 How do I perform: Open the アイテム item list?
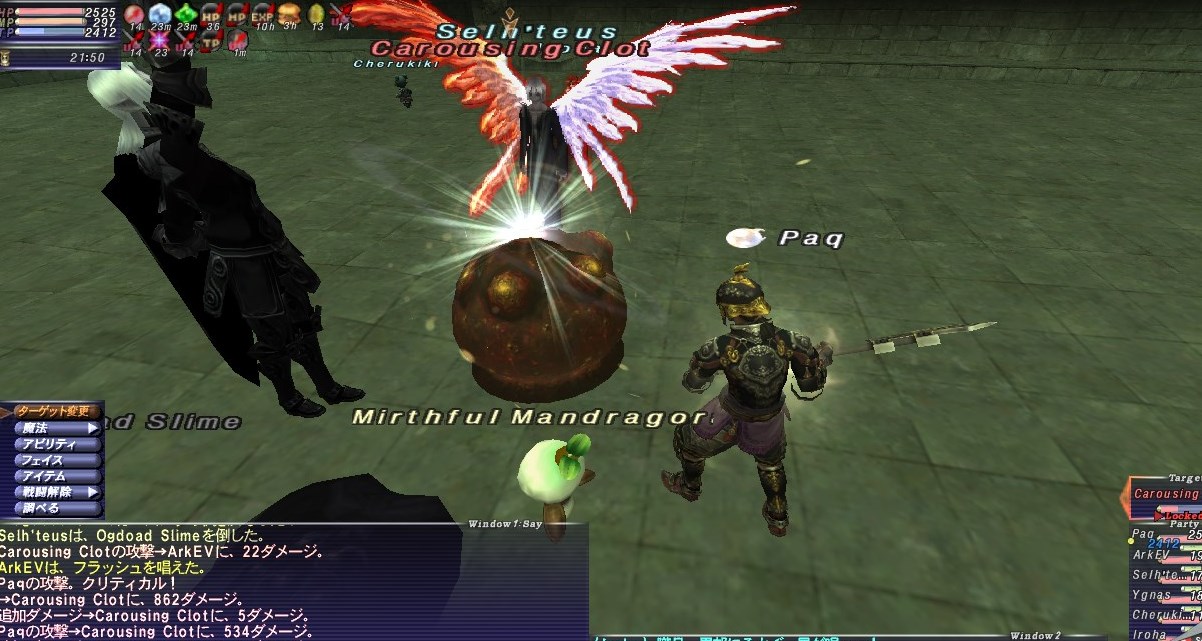pyautogui.click(x=55, y=476)
